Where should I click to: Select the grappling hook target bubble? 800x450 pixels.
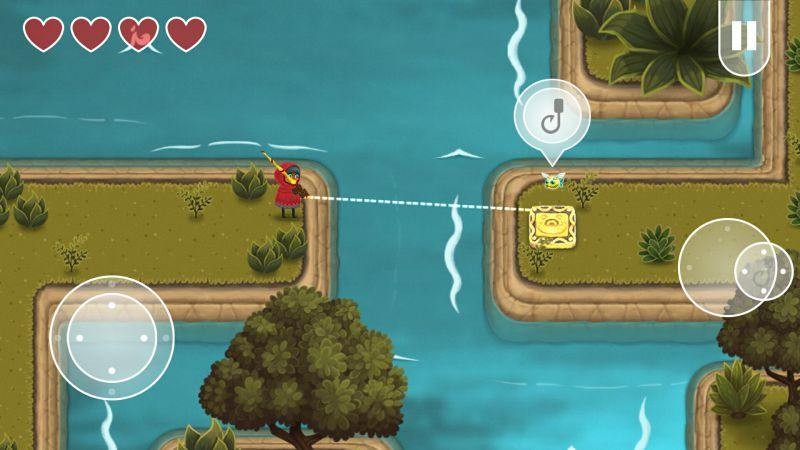(552, 116)
